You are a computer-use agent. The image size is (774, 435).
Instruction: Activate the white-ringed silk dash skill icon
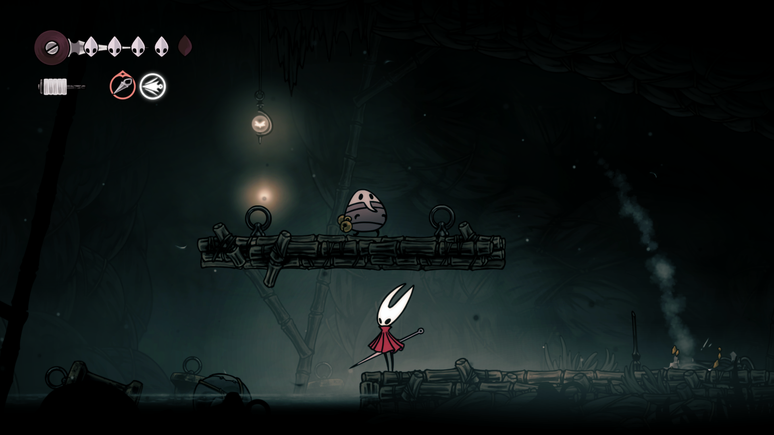coord(153,86)
